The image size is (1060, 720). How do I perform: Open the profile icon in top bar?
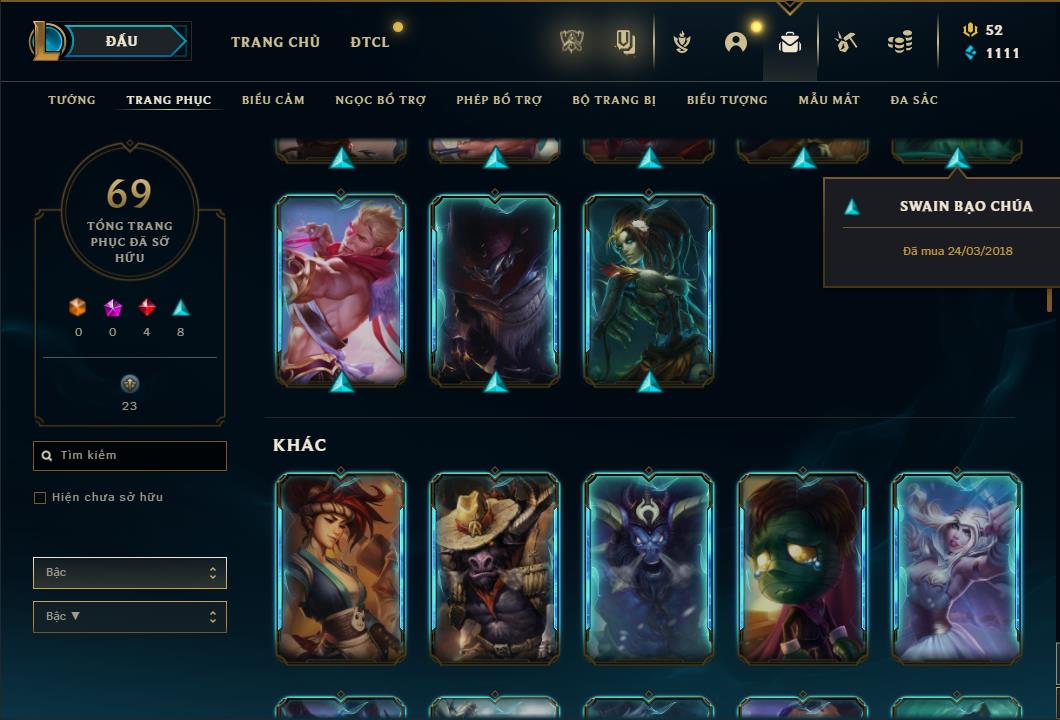(736, 42)
